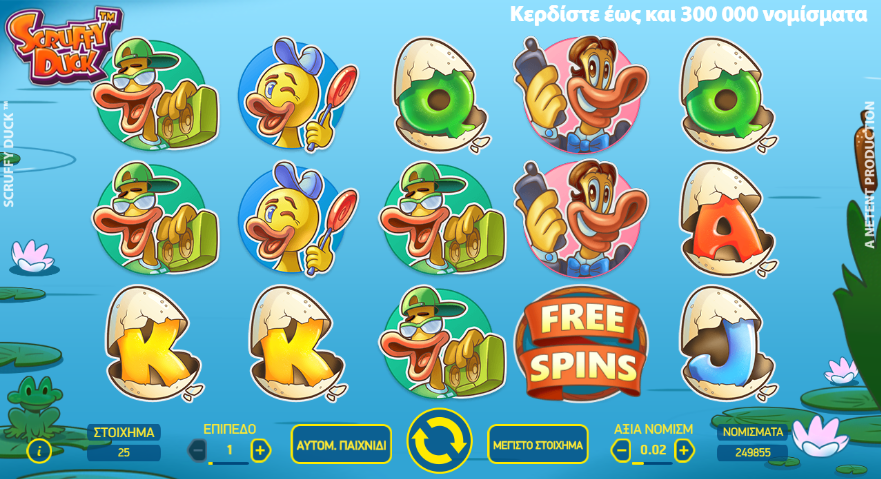881x479 pixels.
Task: Increase the ΕΠΙΠΕΔΟ bet level
Action: [261, 450]
